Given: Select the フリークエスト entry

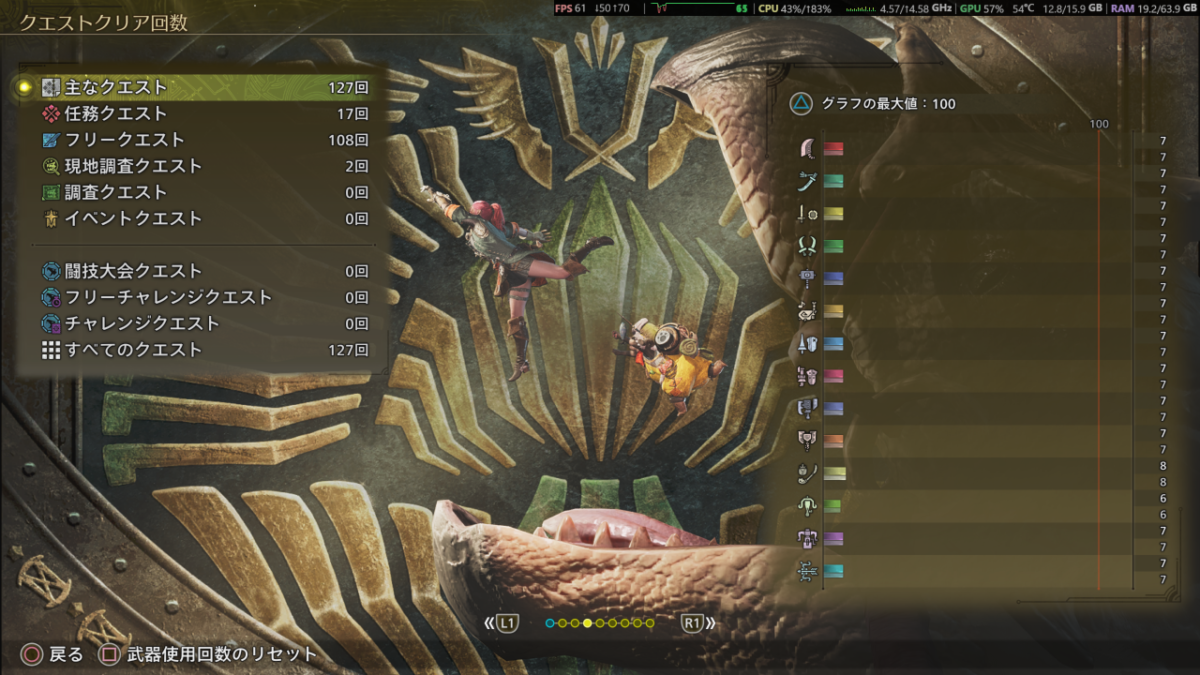Looking at the screenshot, I should pos(200,140).
